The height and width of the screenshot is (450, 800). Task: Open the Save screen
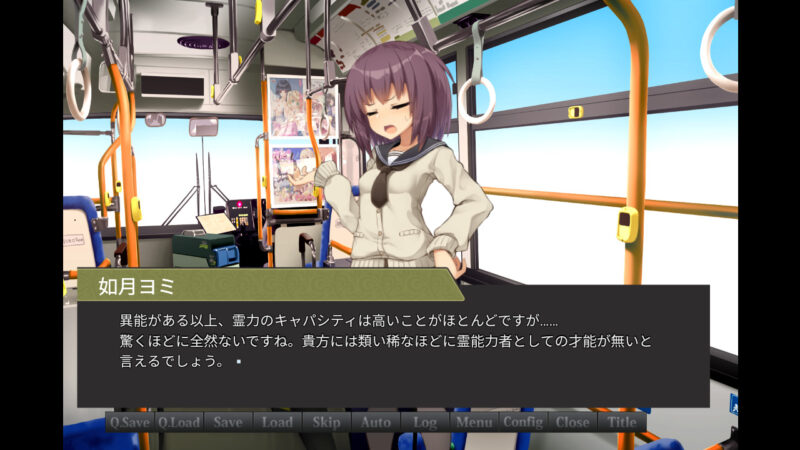click(228, 422)
